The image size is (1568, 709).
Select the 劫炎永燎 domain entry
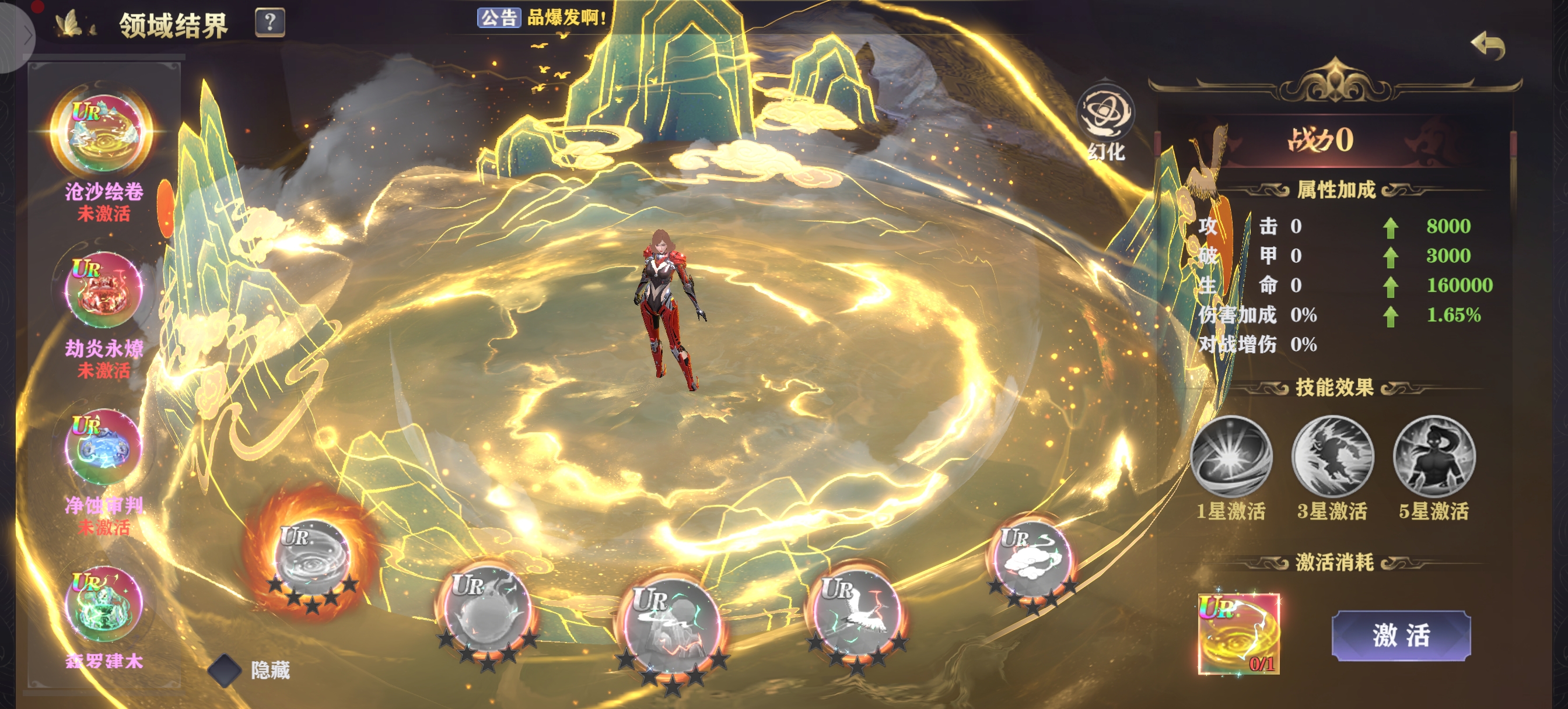click(x=103, y=291)
